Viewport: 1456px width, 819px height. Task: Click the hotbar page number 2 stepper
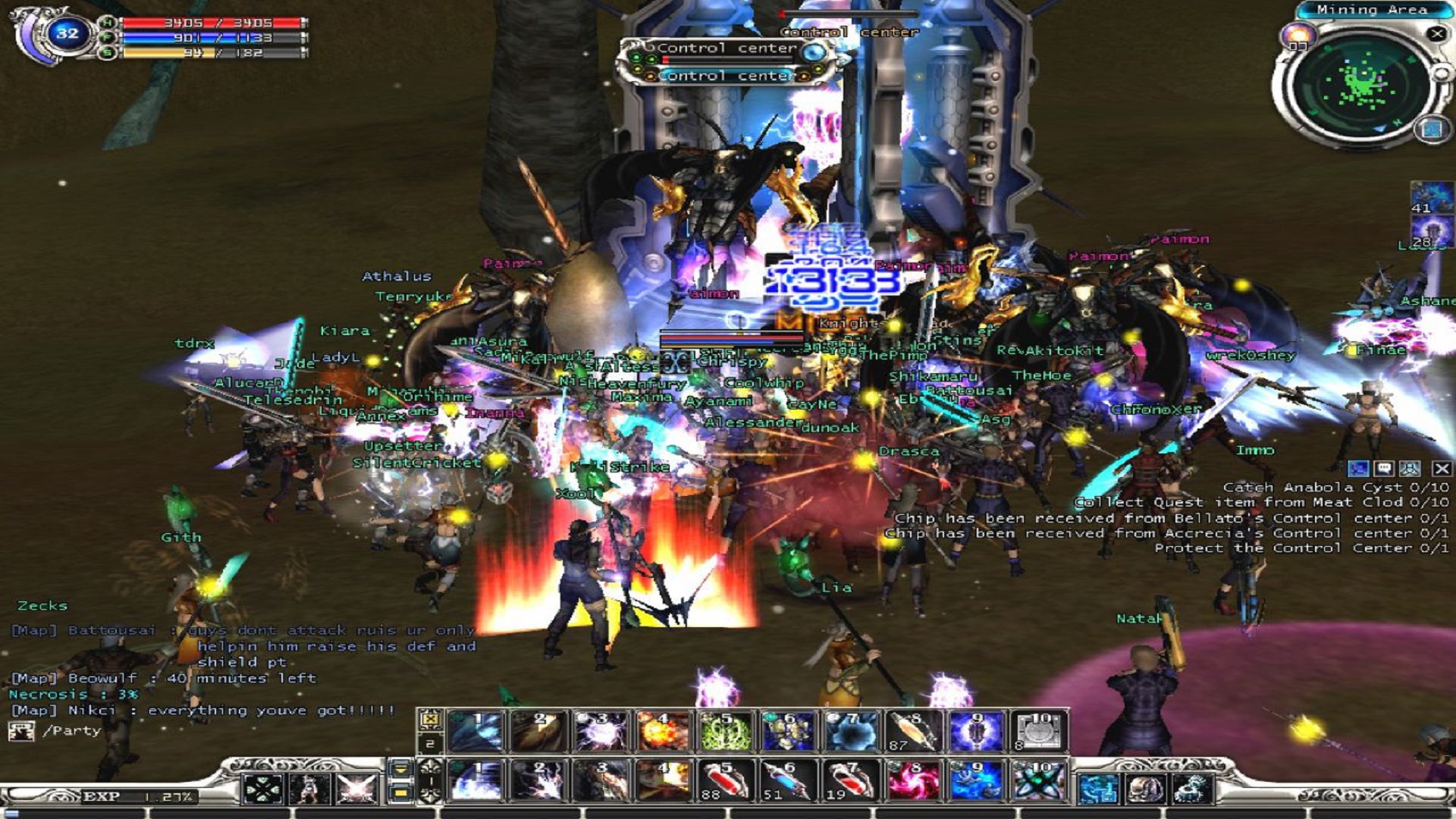430,743
